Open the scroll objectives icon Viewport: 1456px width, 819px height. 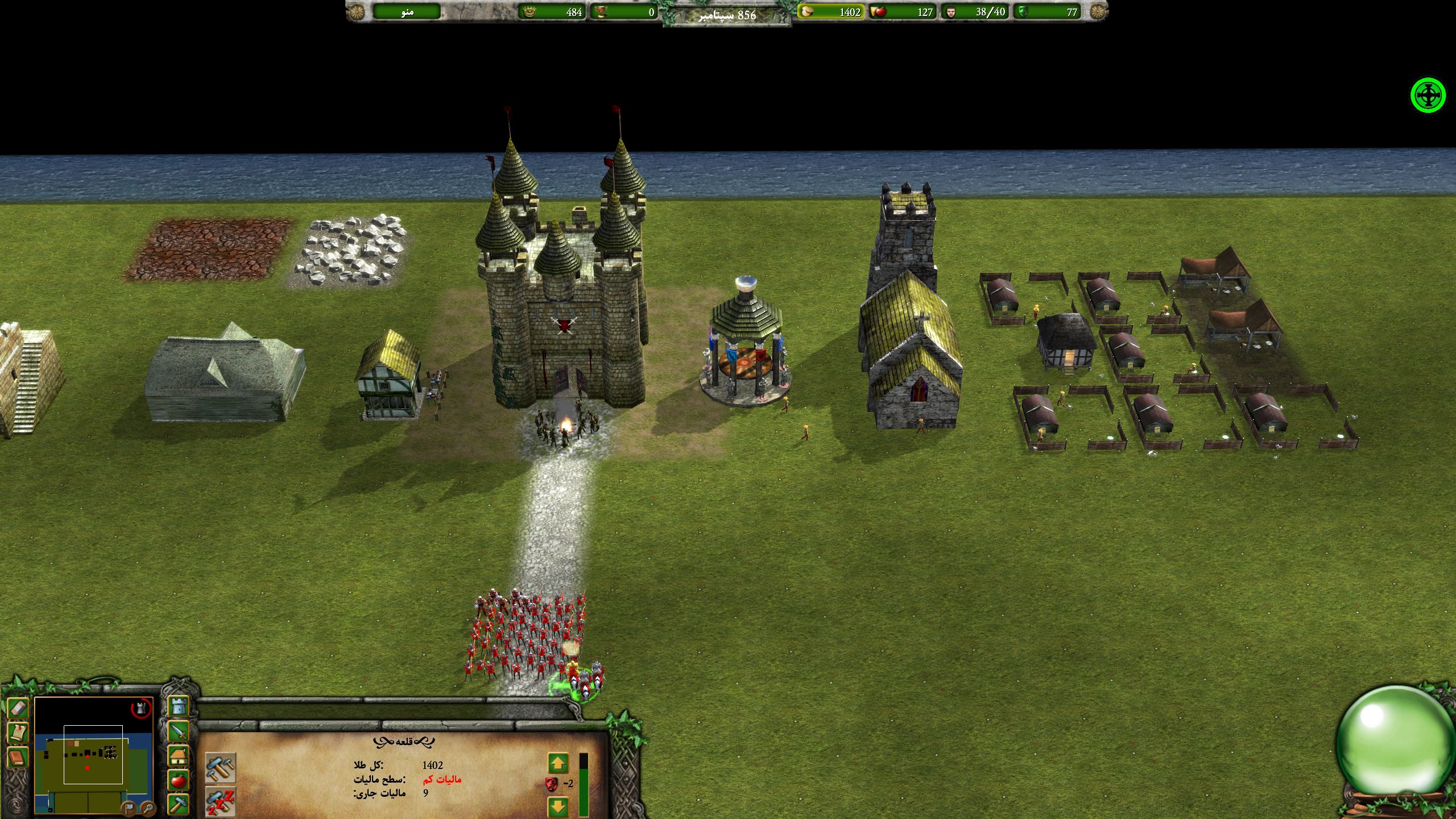point(17,733)
